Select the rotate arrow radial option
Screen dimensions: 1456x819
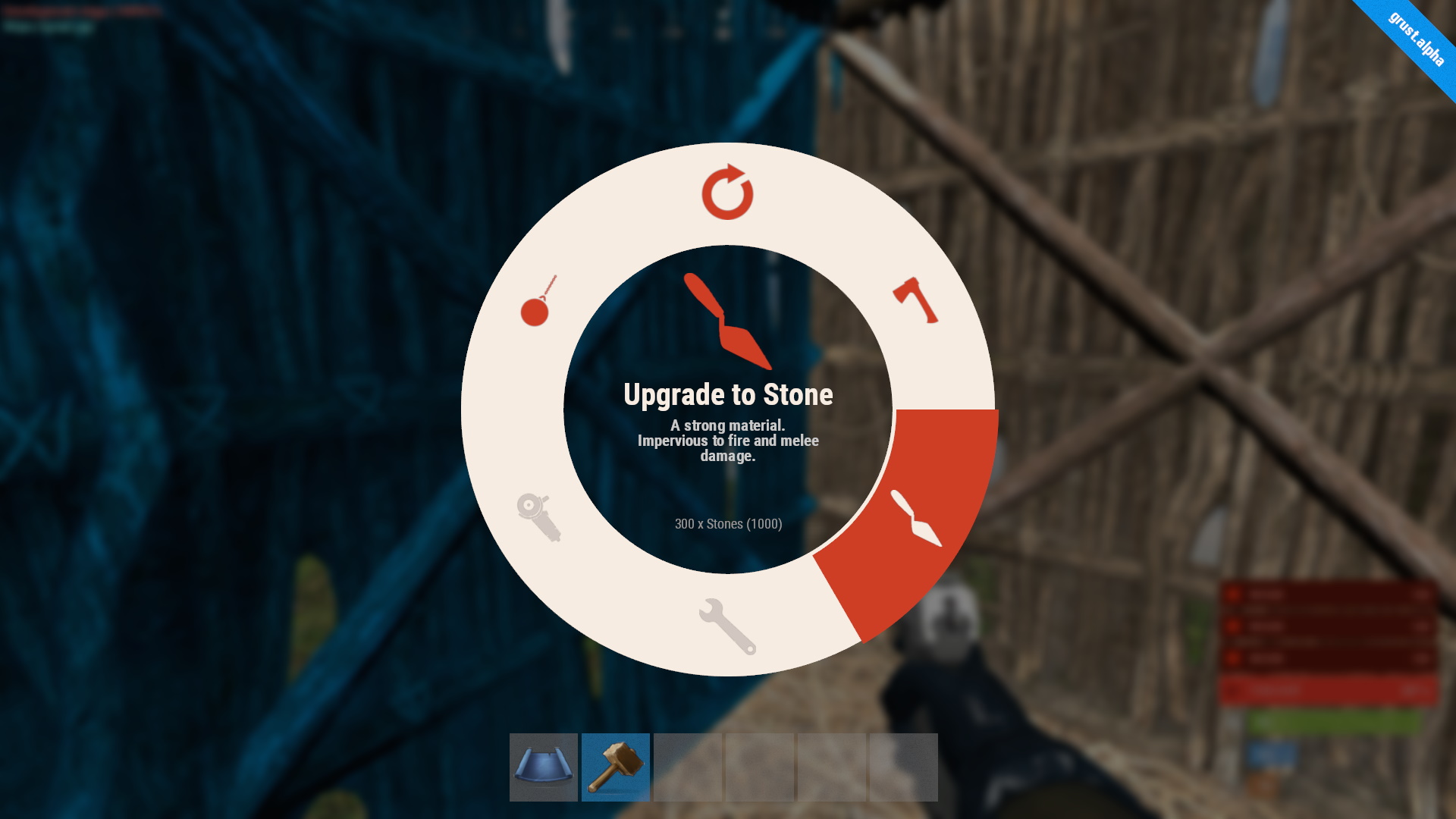point(727,193)
